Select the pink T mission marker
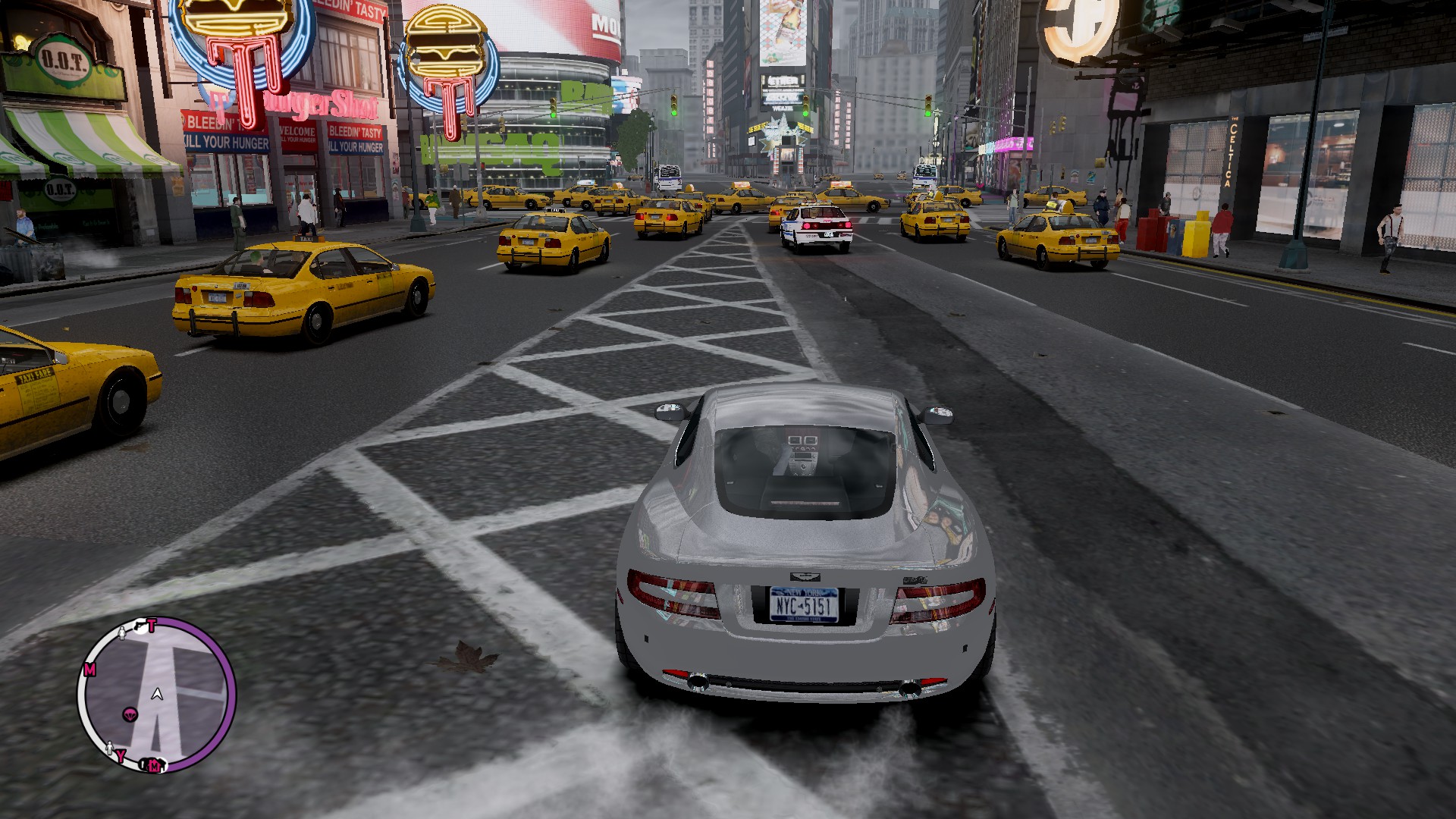The image size is (1456, 819). click(x=152, y=626)
